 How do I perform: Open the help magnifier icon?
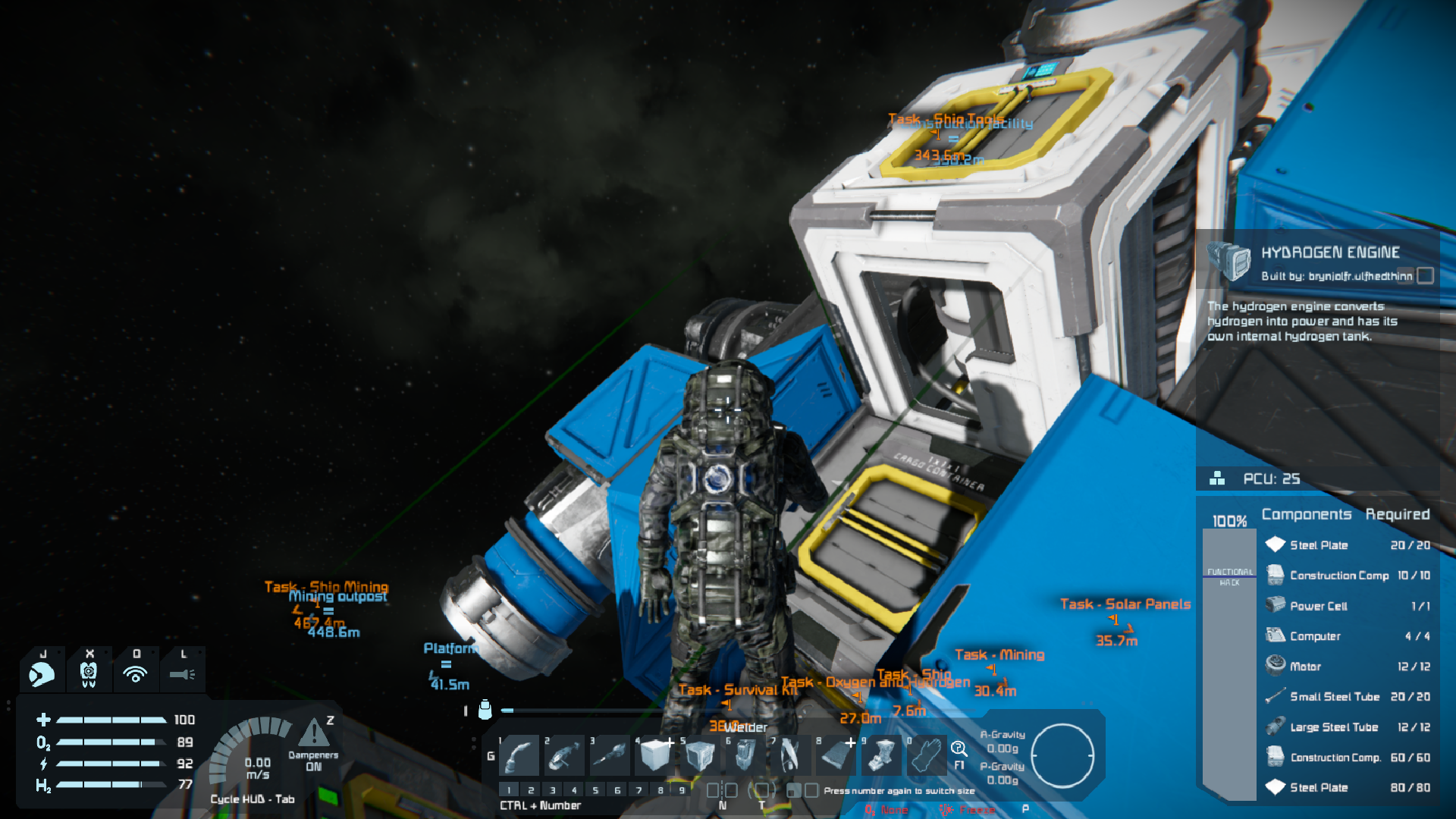click(959, 749)
